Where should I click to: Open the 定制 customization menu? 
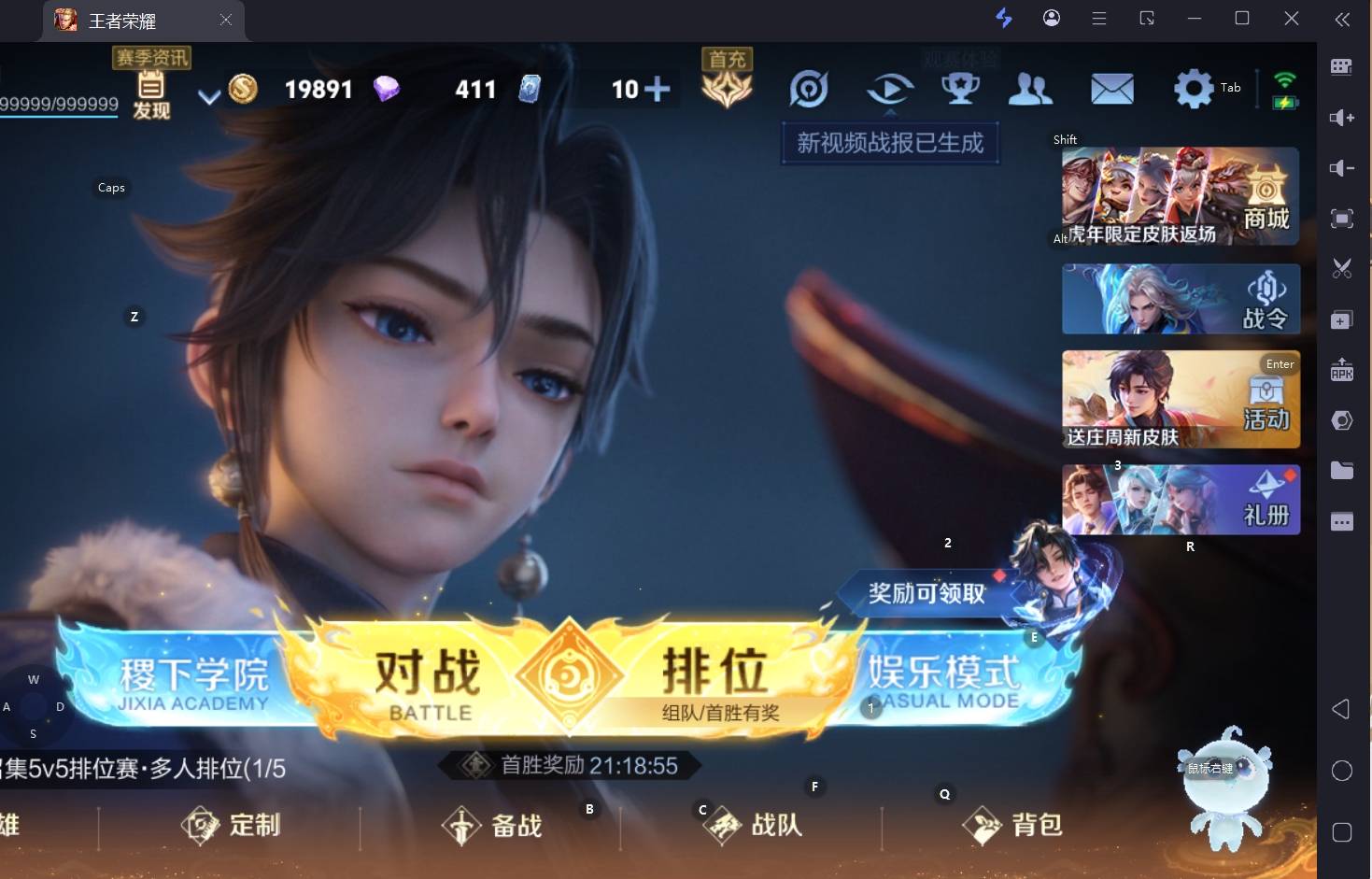pos(231,826)
